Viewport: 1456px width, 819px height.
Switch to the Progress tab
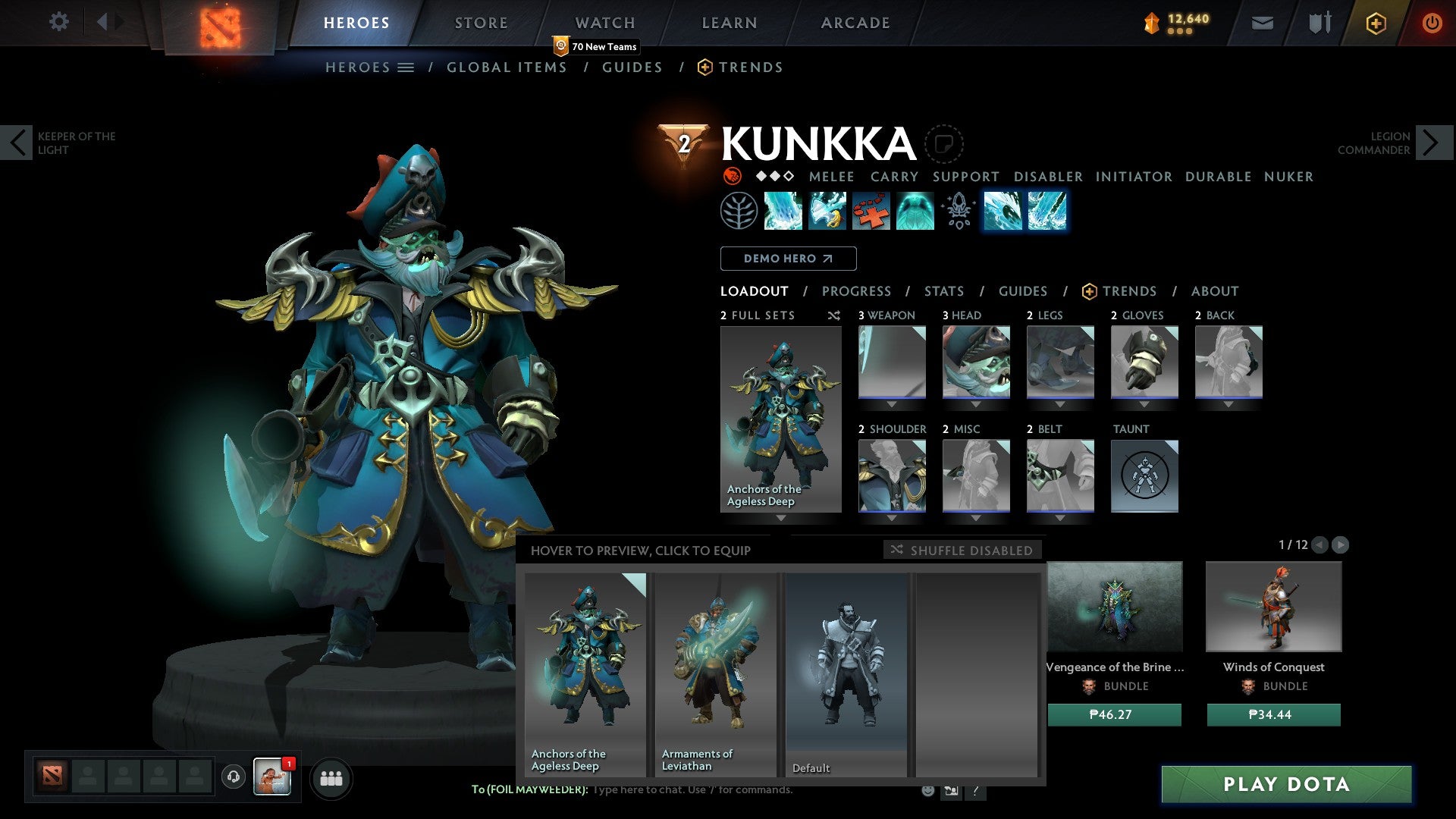point(857,290)
